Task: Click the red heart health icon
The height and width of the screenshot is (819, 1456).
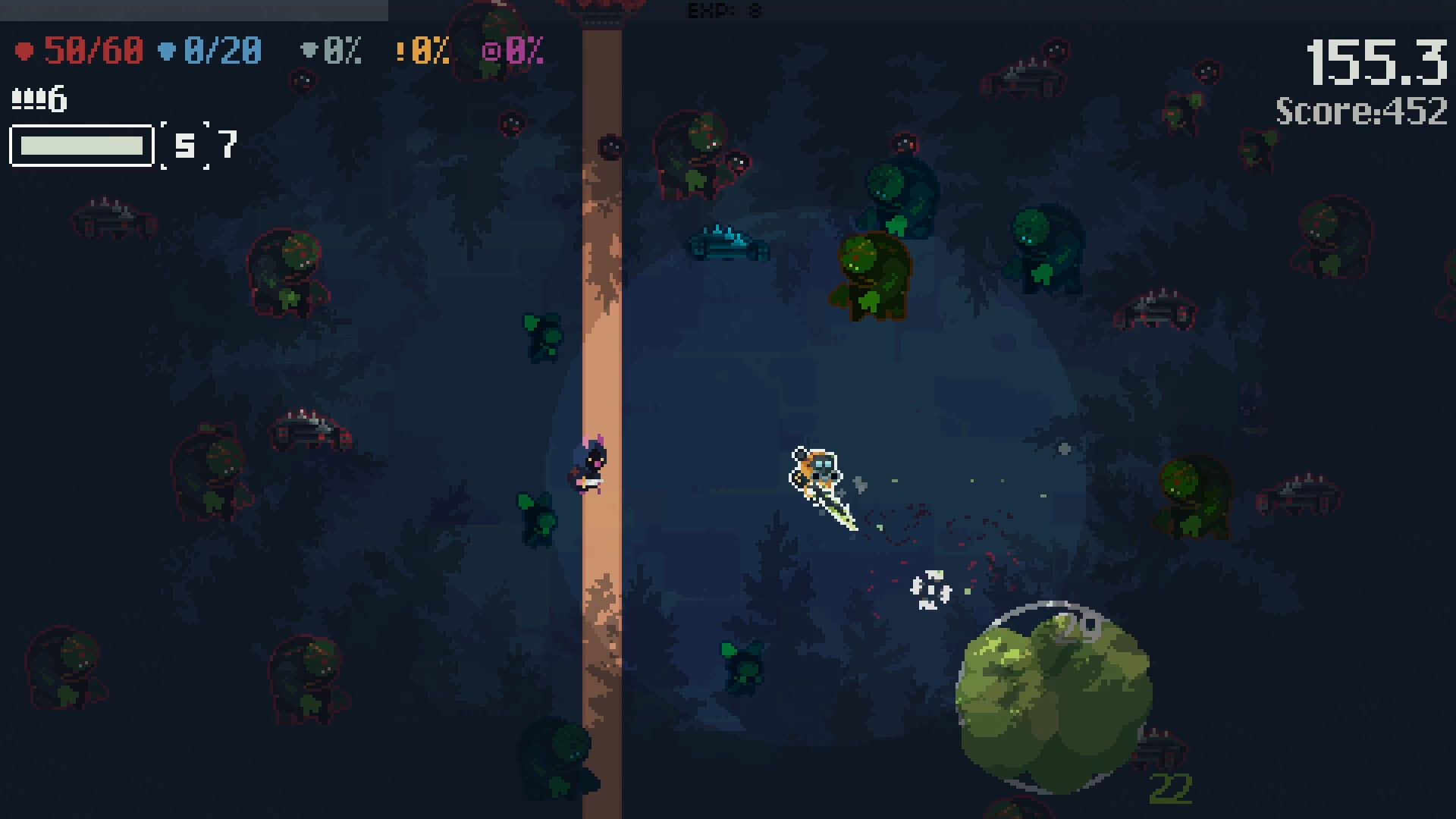Action: [x=26, y=51]
